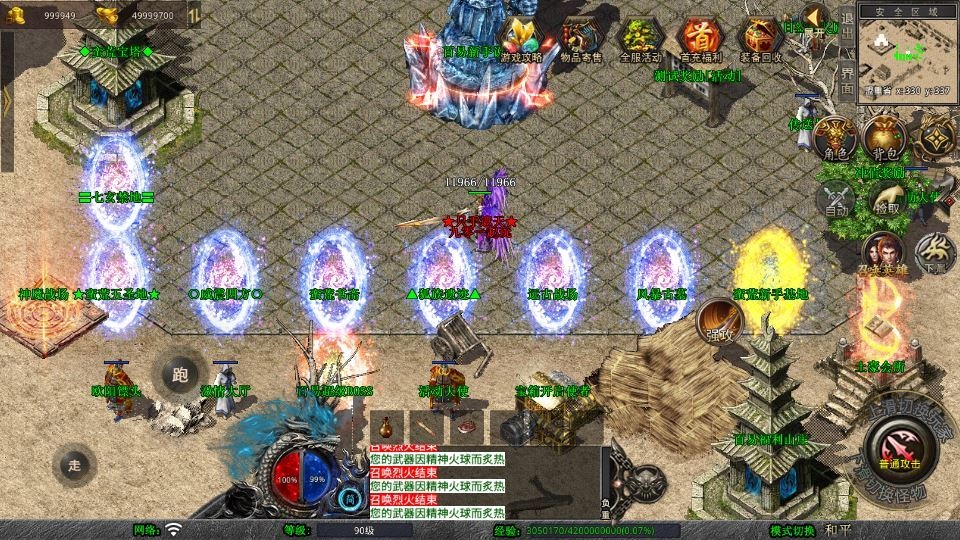Switch to 走 walk movement mode
The width and height of the screenshot is (960, 540).
coord(75,464)
